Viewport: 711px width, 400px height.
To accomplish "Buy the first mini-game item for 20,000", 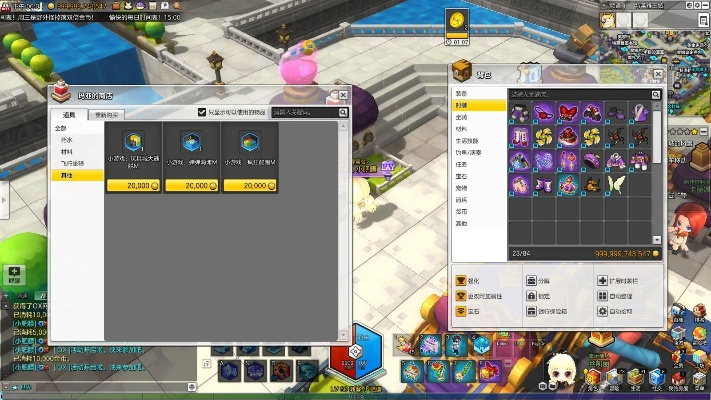I will pyautogui.click(x=134, y=186).
